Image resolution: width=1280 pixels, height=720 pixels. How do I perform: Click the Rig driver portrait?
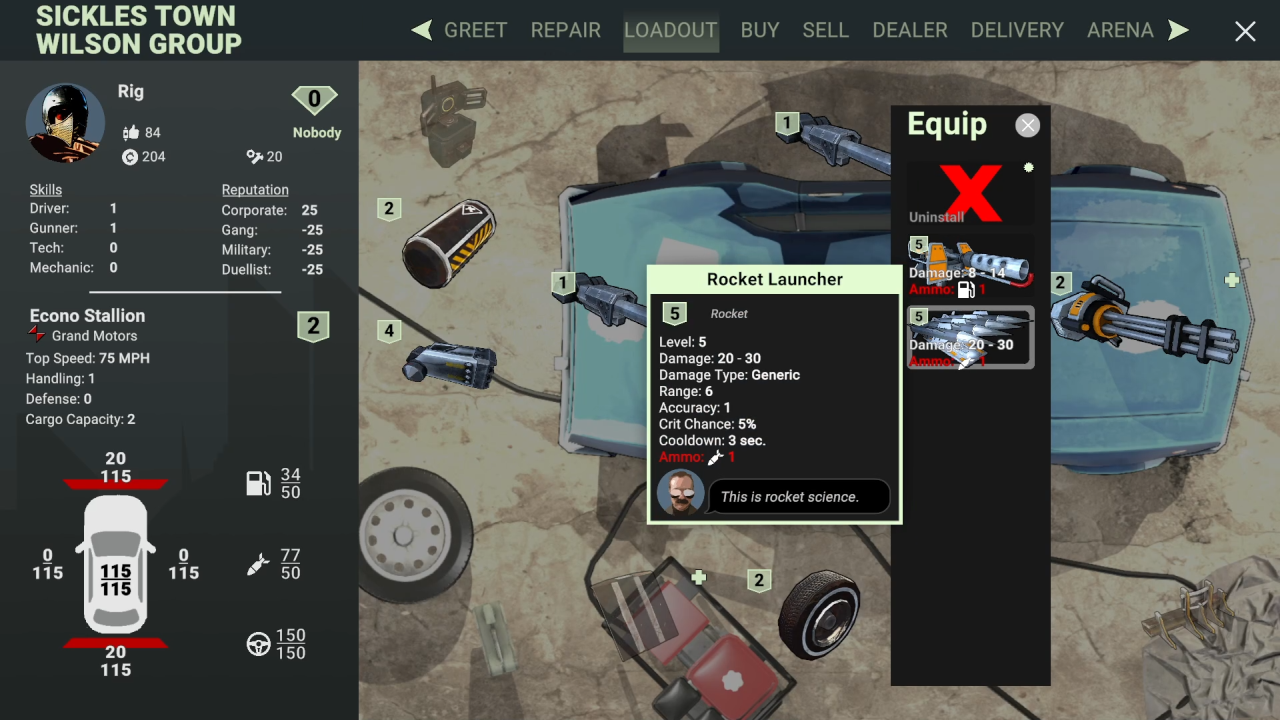point(65,122)
